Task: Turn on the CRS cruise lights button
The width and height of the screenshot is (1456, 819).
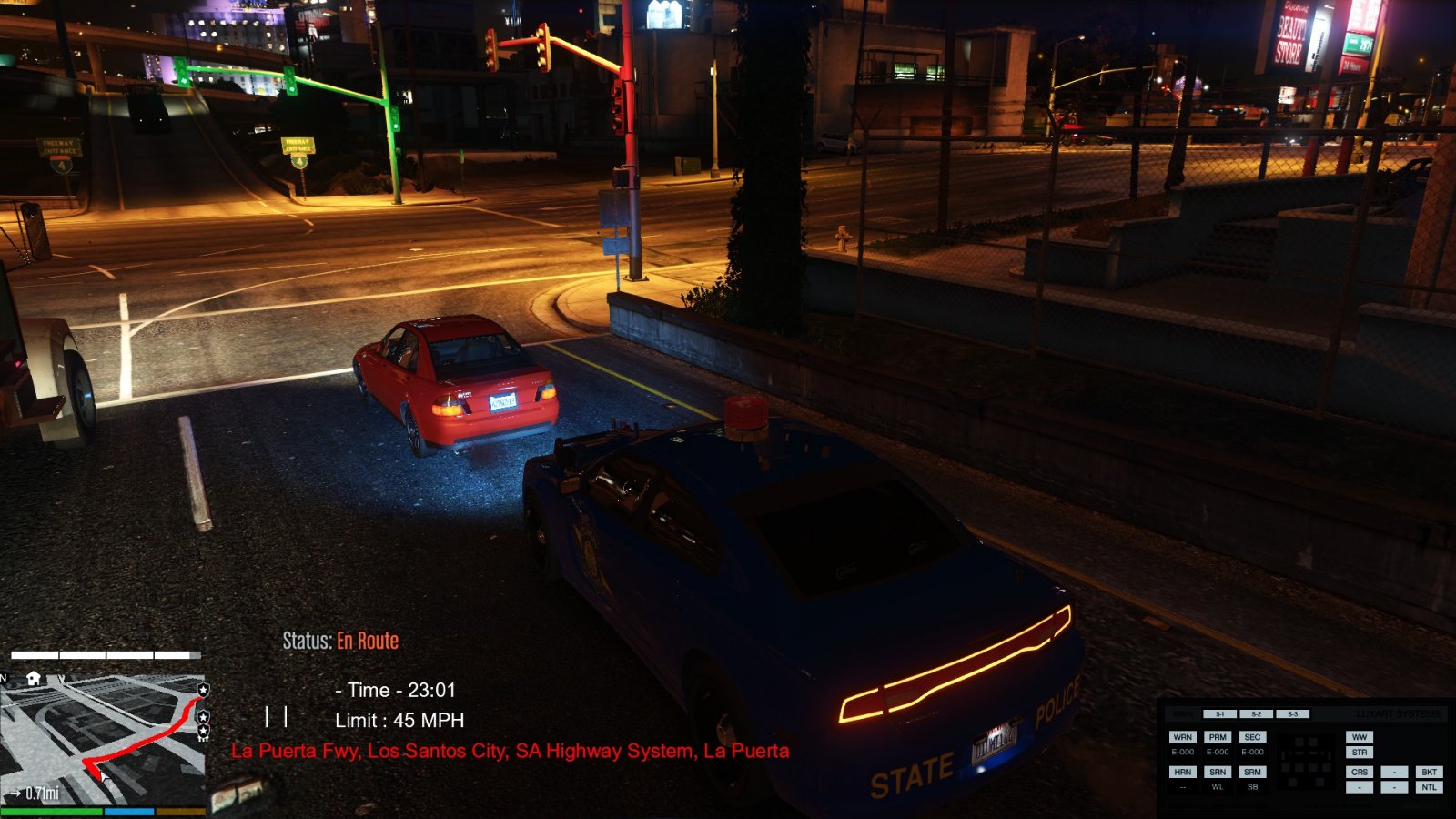Action: pos(1360,772)
